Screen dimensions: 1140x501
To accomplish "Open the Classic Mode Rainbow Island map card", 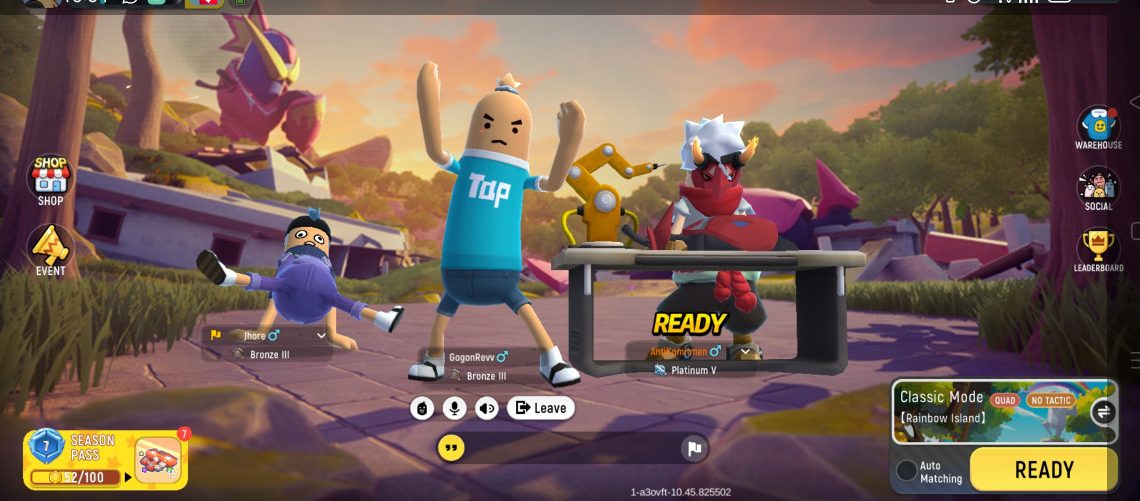I will (x=990, y=410).
